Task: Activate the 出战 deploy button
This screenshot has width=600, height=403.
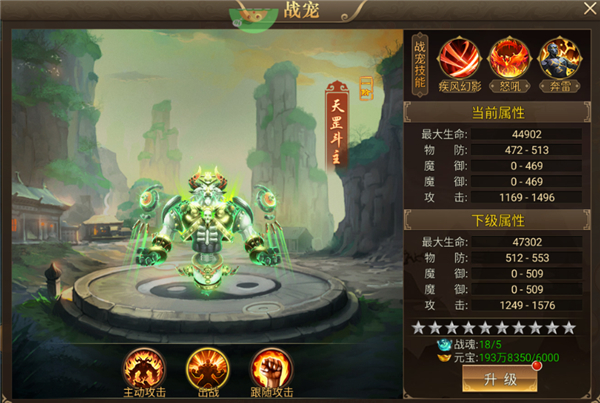Action: [x=205, y=367]
